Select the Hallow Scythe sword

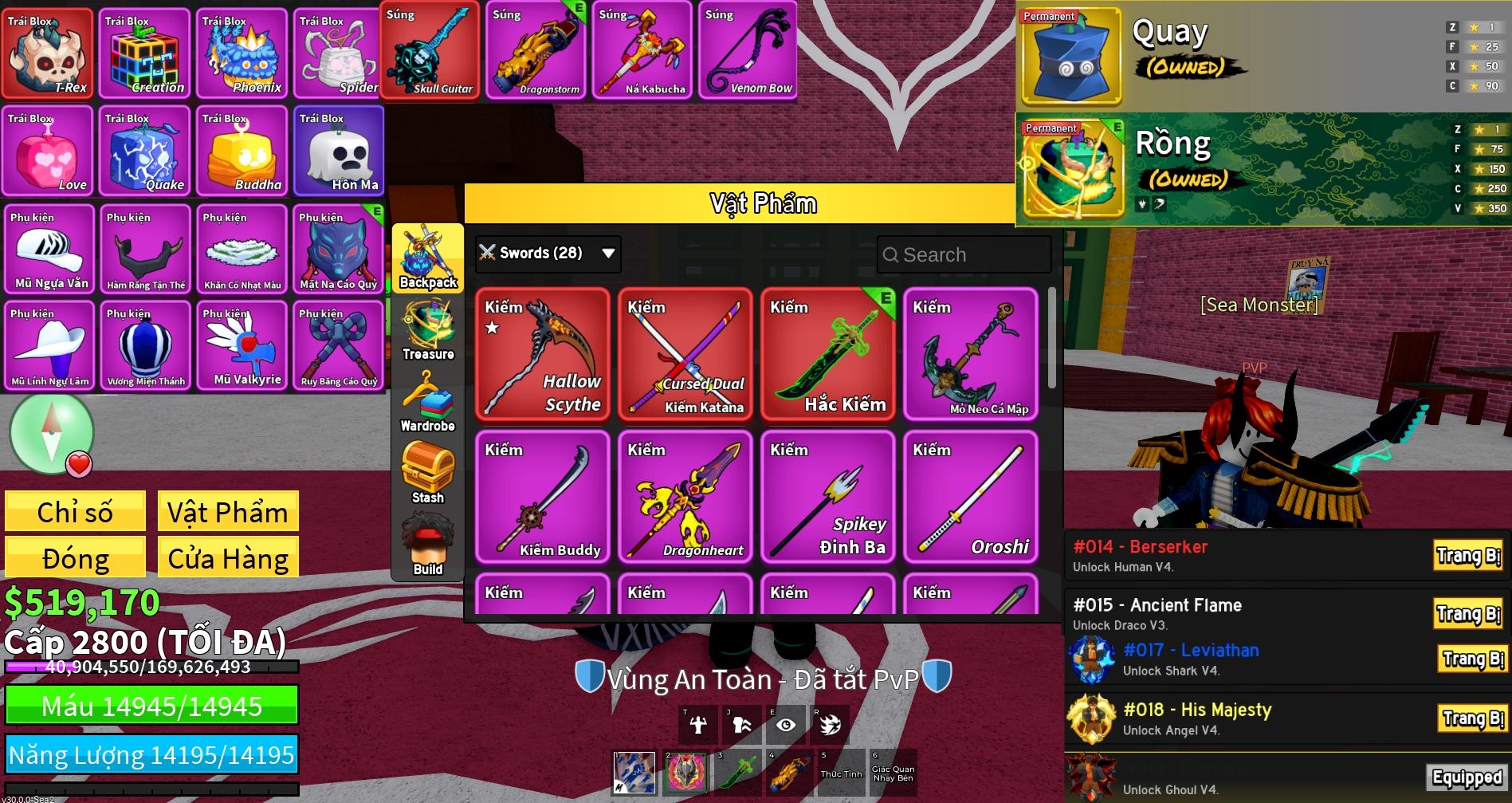point(542,354)
